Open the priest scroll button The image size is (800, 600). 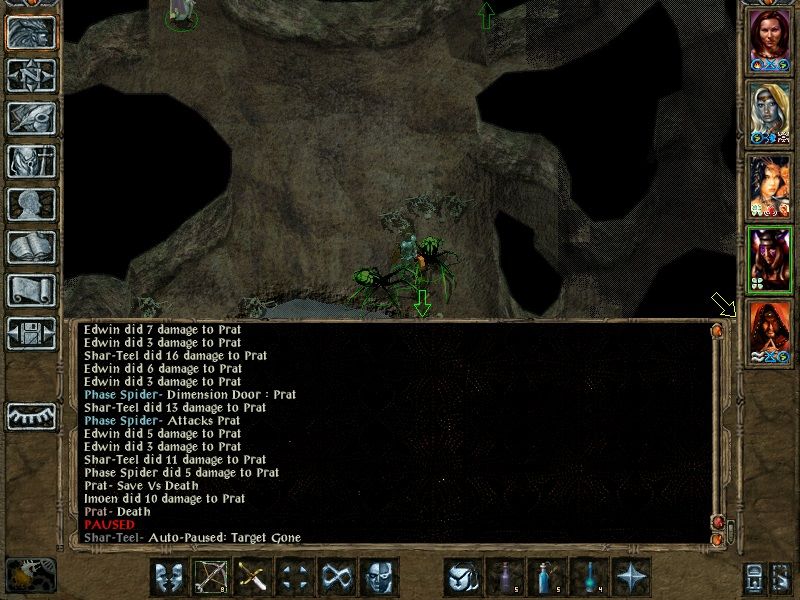coord(31,290)
